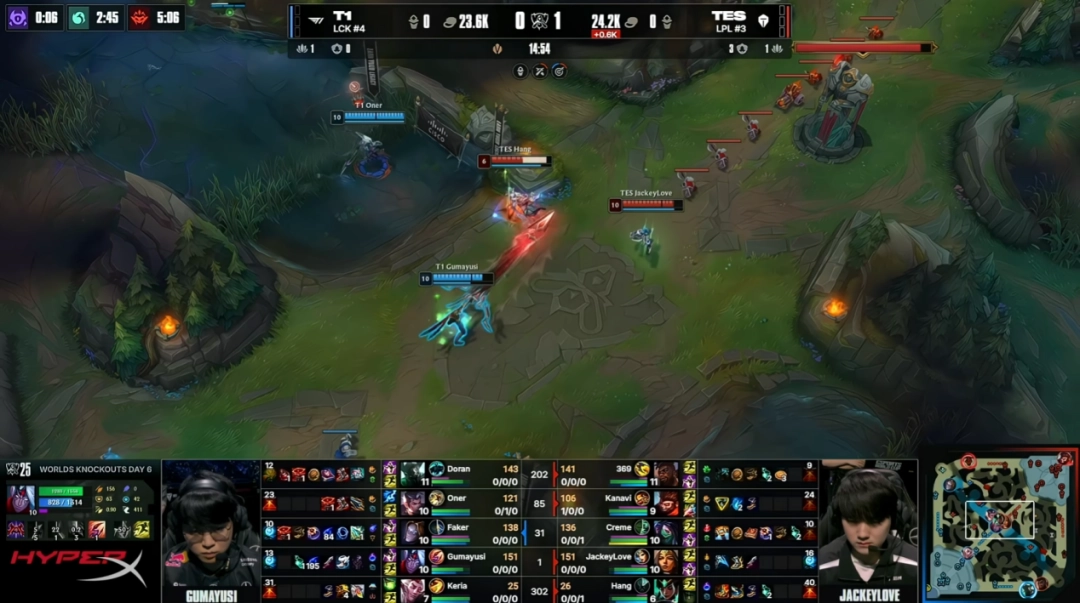Choose Faker's row on the scoreboard

470,527
